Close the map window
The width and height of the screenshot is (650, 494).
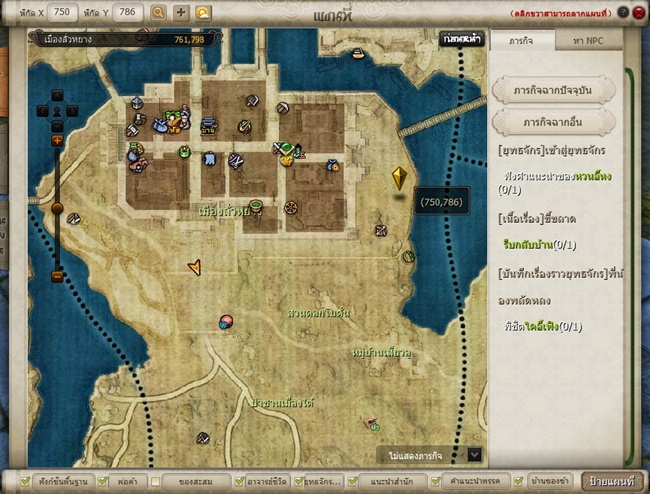click(x=638, y=12)
